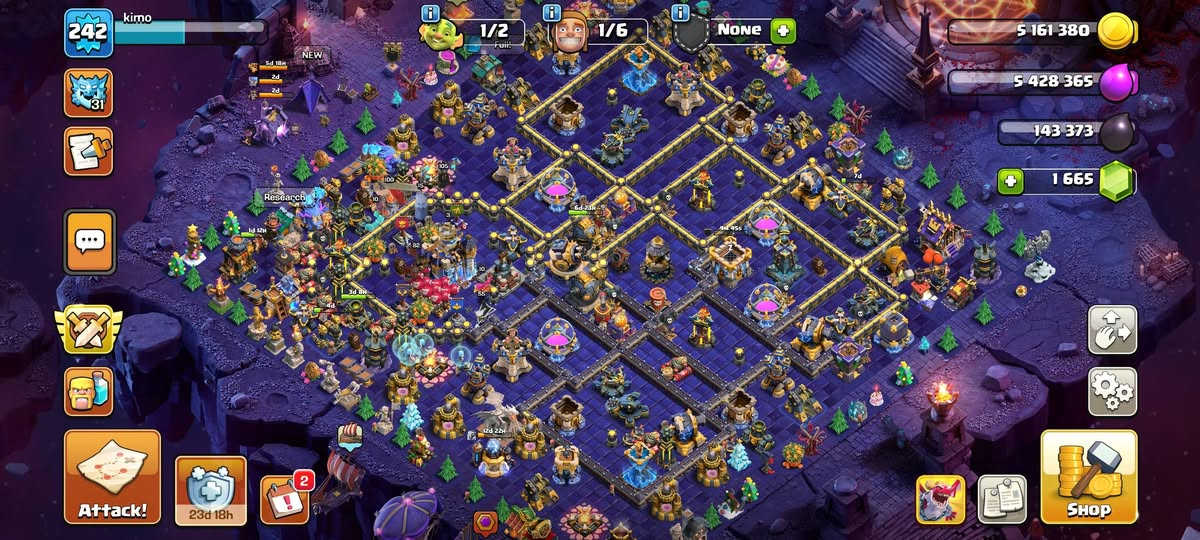Open the crossed swords ranked battle icon
This screenshot has width=1200, height=540.
88,330
